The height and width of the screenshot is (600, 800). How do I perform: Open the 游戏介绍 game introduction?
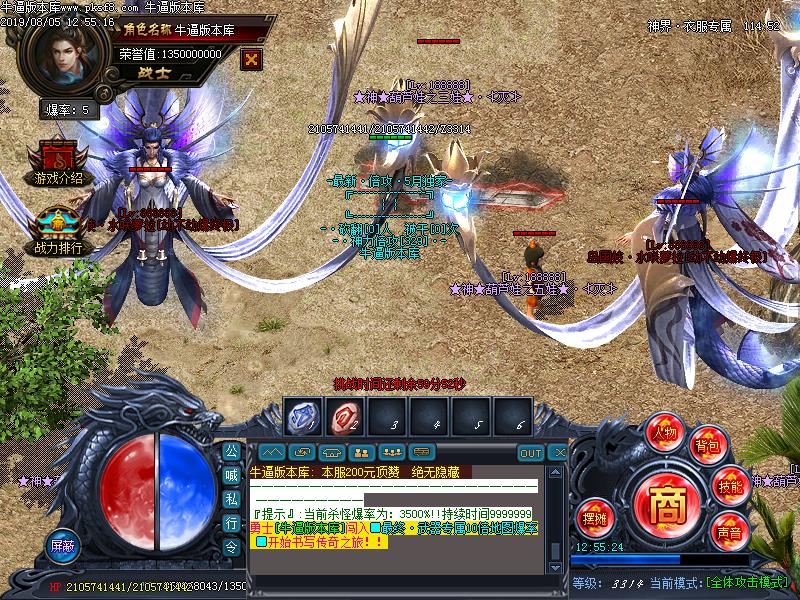(57, 166)
